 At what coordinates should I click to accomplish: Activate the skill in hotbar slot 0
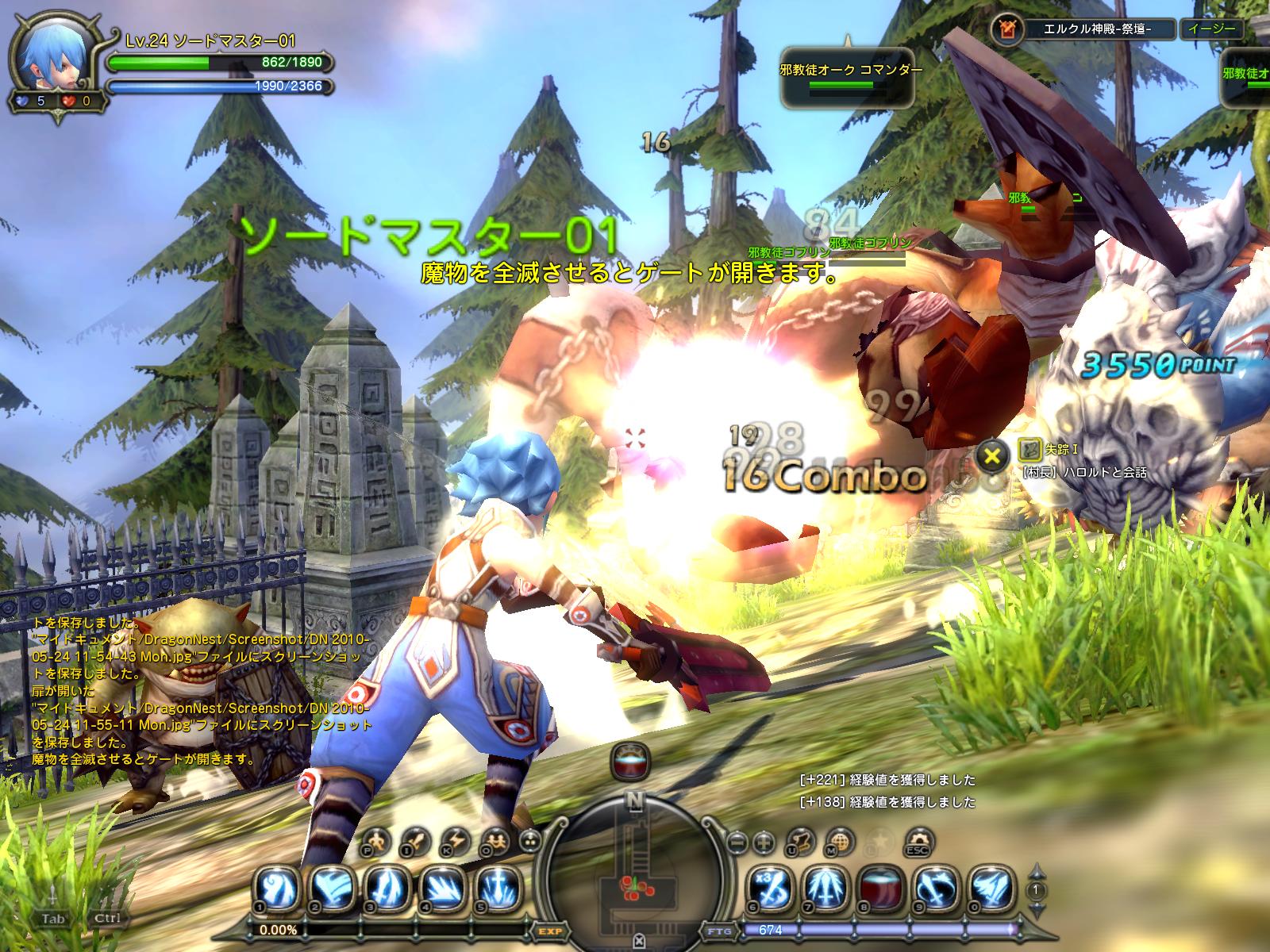point(991,888)
